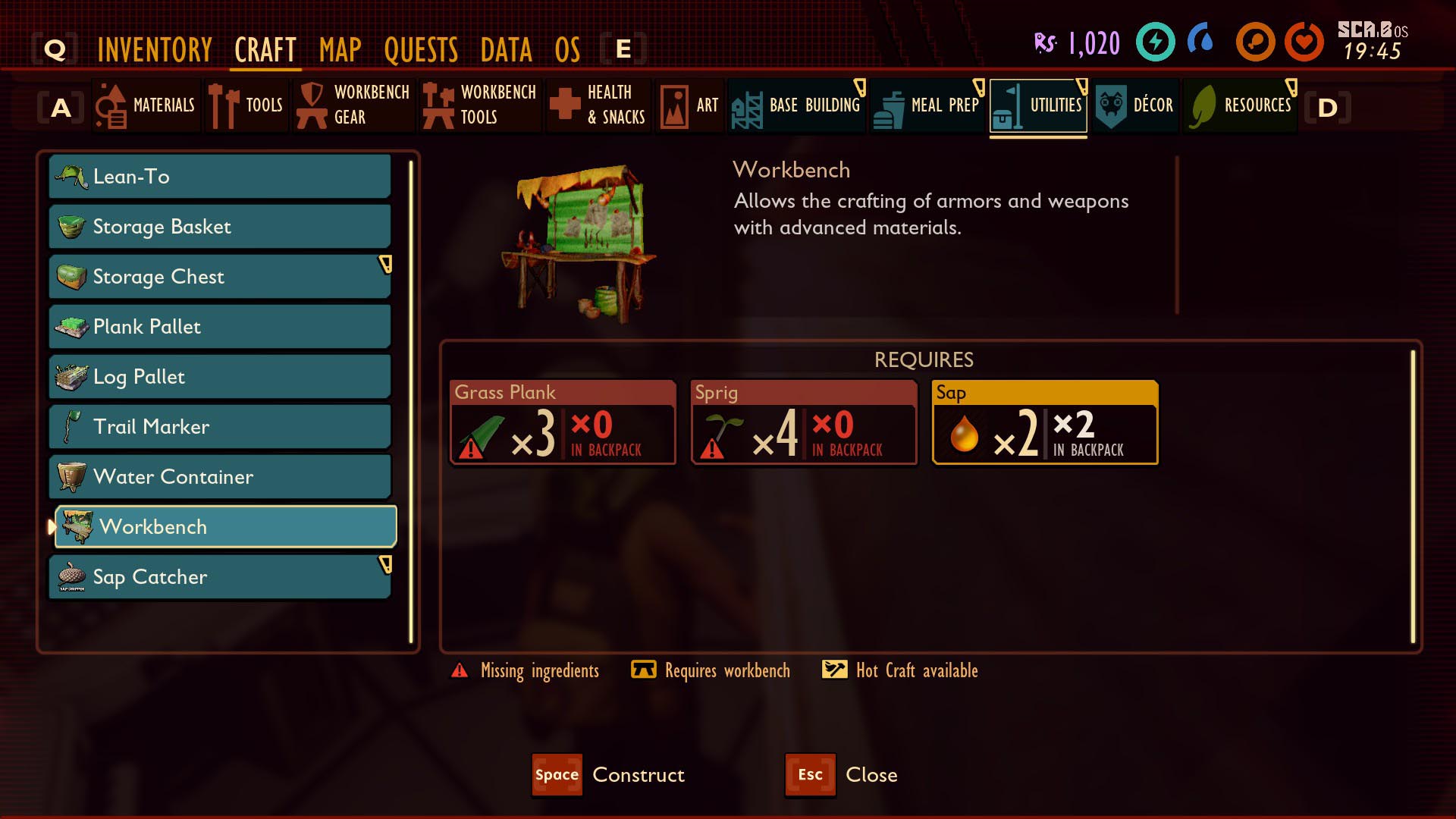The height and width of the screenshot is (819, 1456).
Task: Click the Grass Plank ingredient card
Action: click(563, 422)
